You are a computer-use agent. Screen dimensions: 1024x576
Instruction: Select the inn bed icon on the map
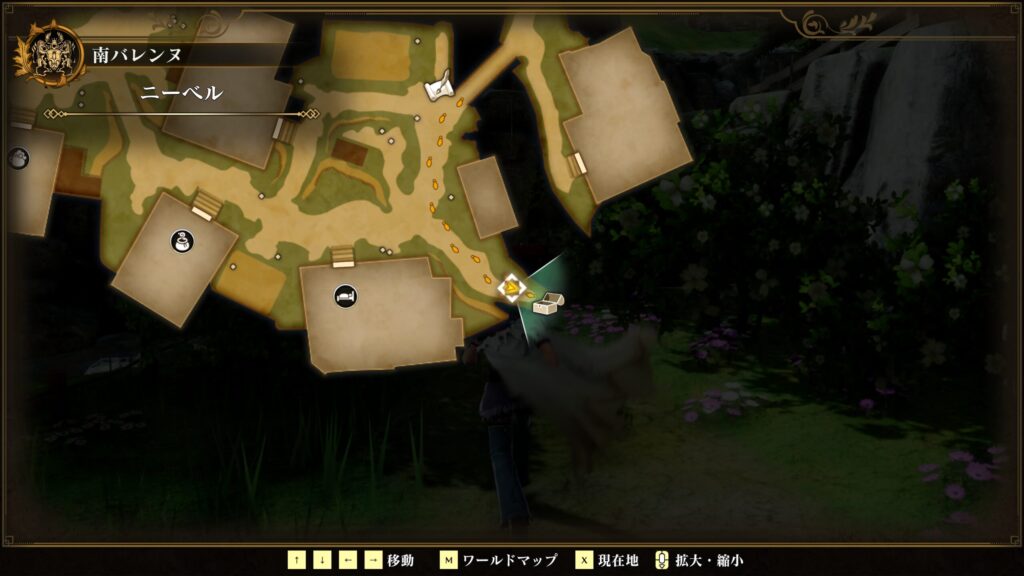(x=346, y=297)
